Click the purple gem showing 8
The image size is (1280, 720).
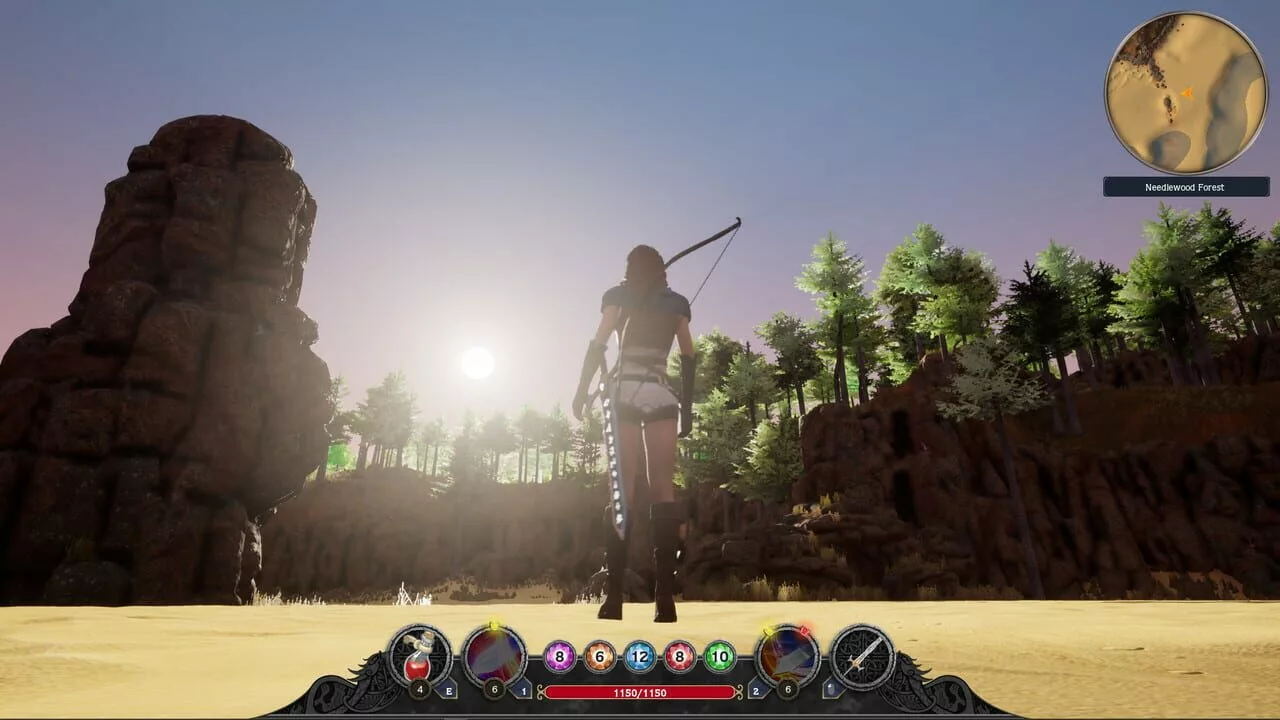[560, 657]
